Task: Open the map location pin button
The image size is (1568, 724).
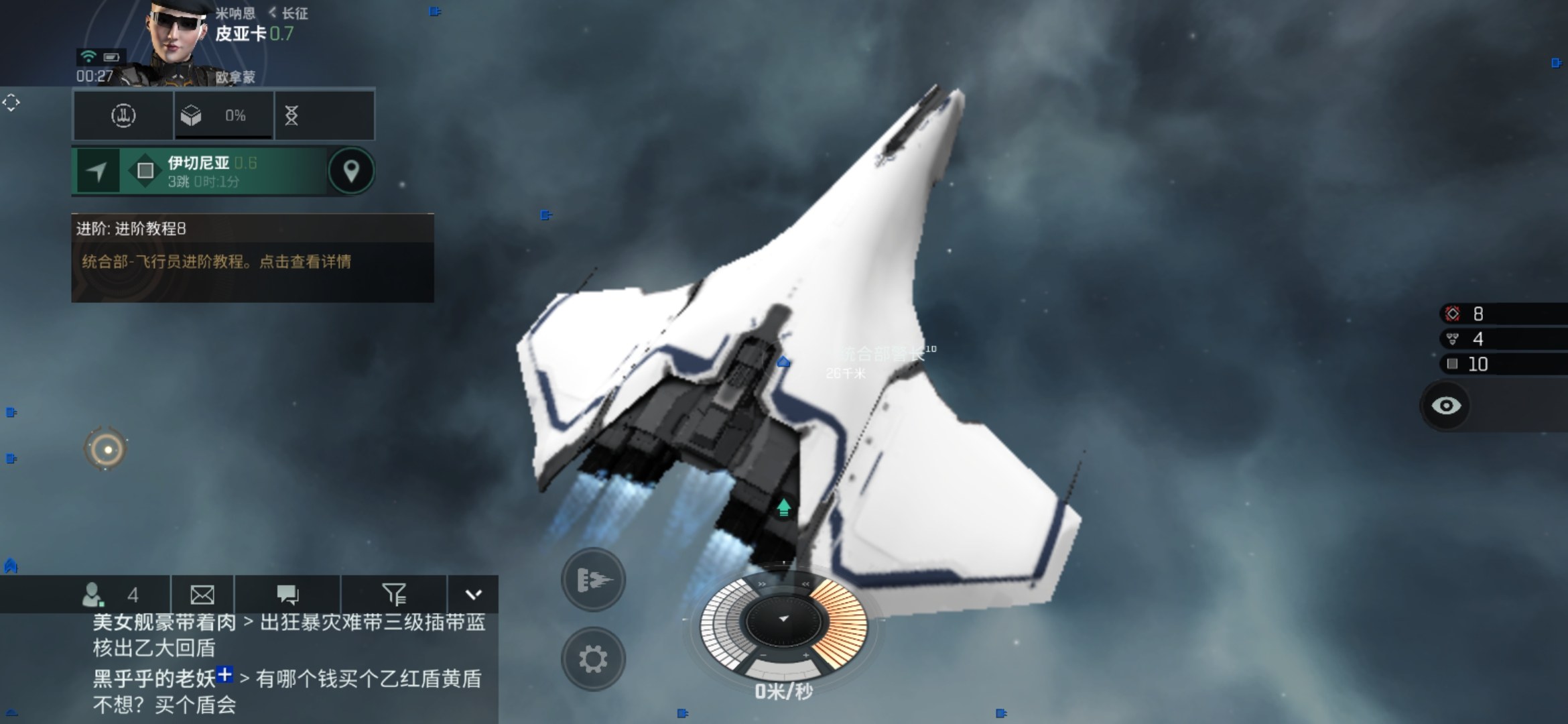Action: click(350, 172)
